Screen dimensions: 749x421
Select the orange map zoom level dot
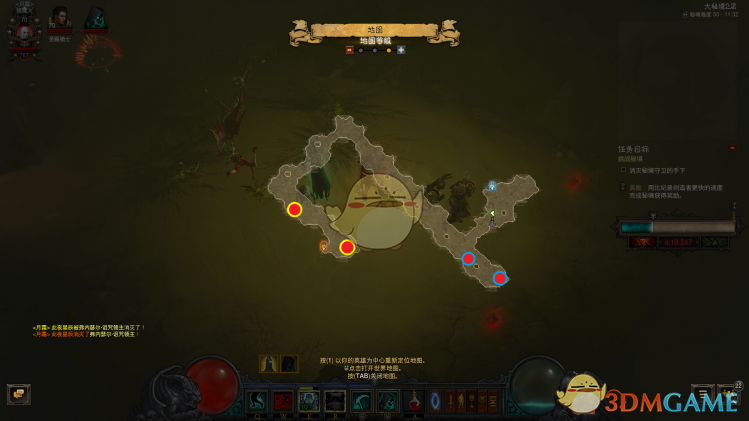tap(388, 49)
